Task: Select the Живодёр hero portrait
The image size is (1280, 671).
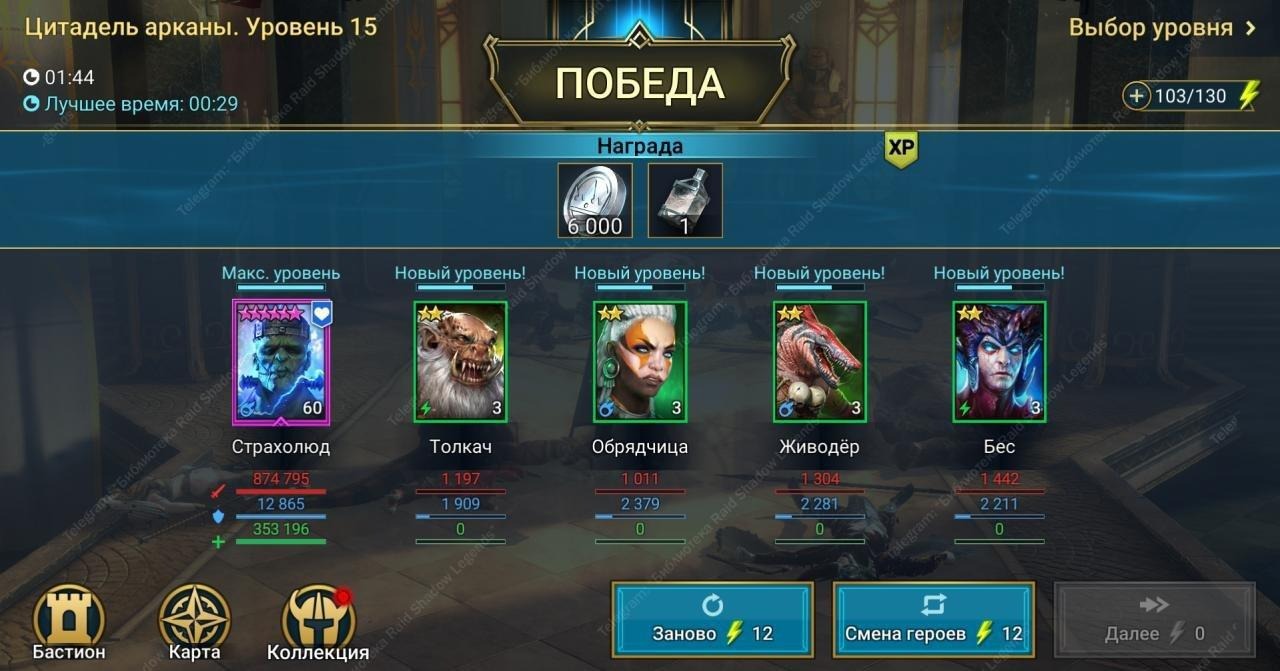Action: [x=819, y=362]
